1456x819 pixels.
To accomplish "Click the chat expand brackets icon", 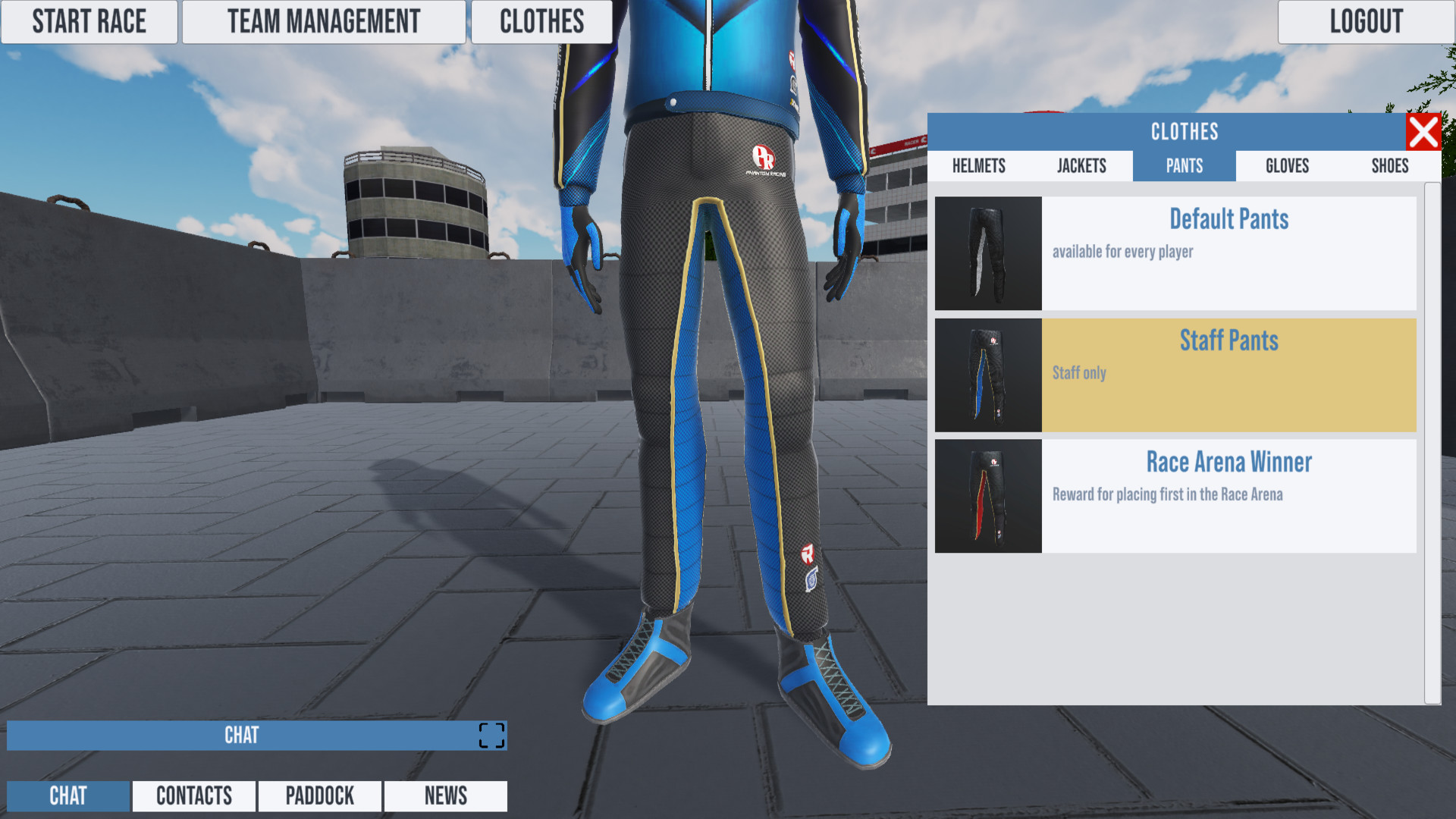I will coord(491,735).
